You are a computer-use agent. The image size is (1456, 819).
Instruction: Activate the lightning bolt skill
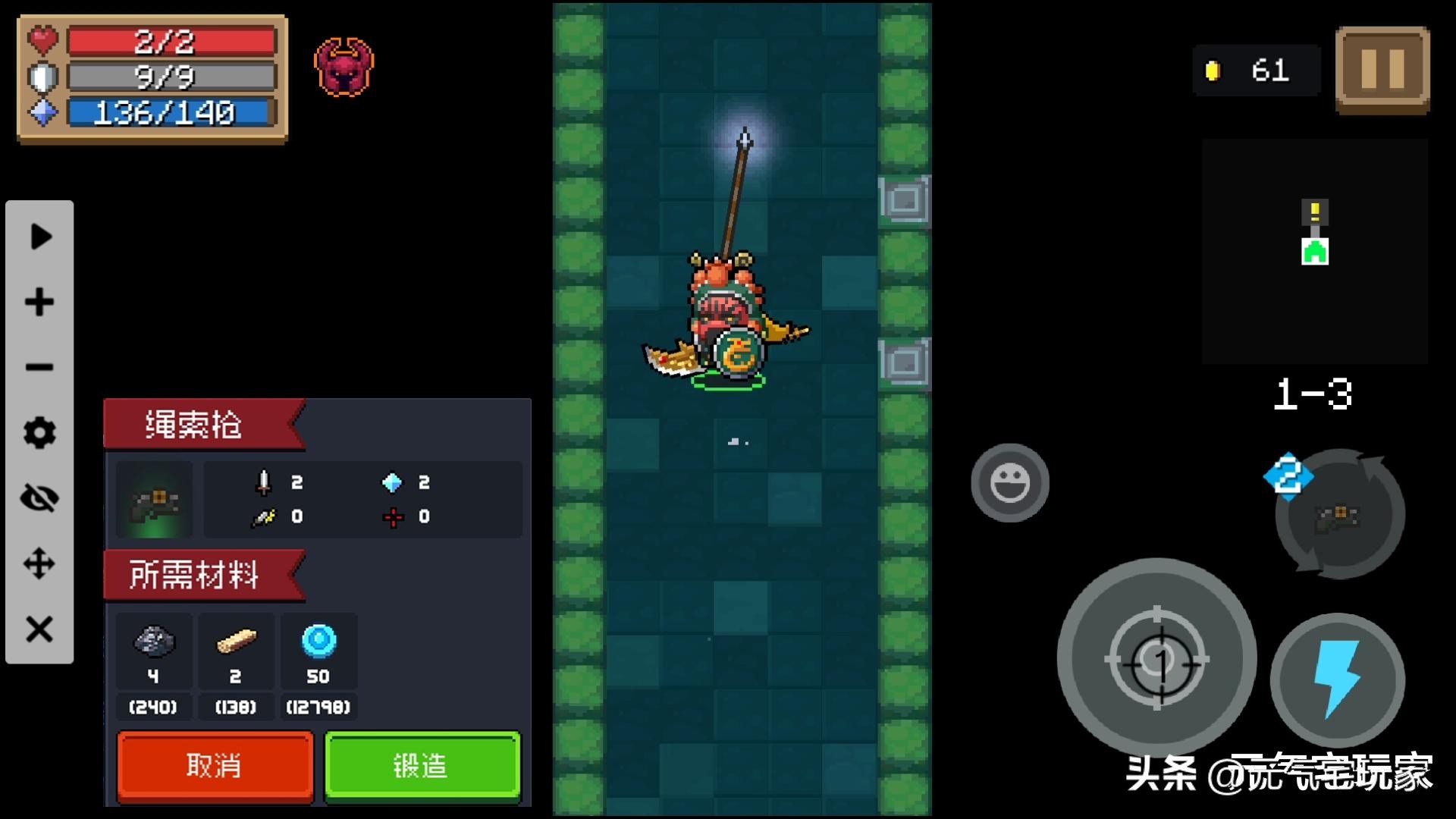click(1337, 679)
